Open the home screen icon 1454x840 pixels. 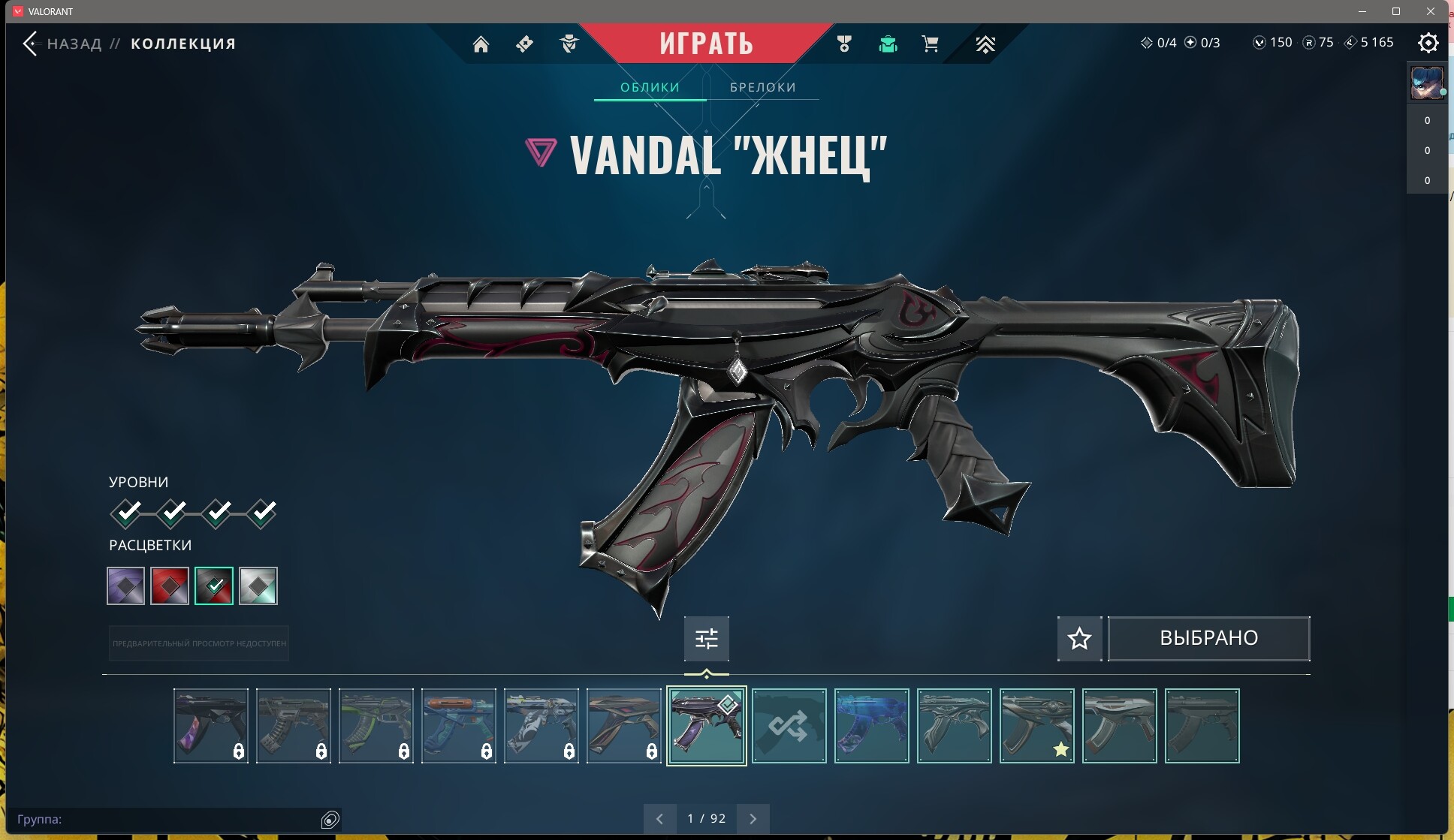click(481, 44)
